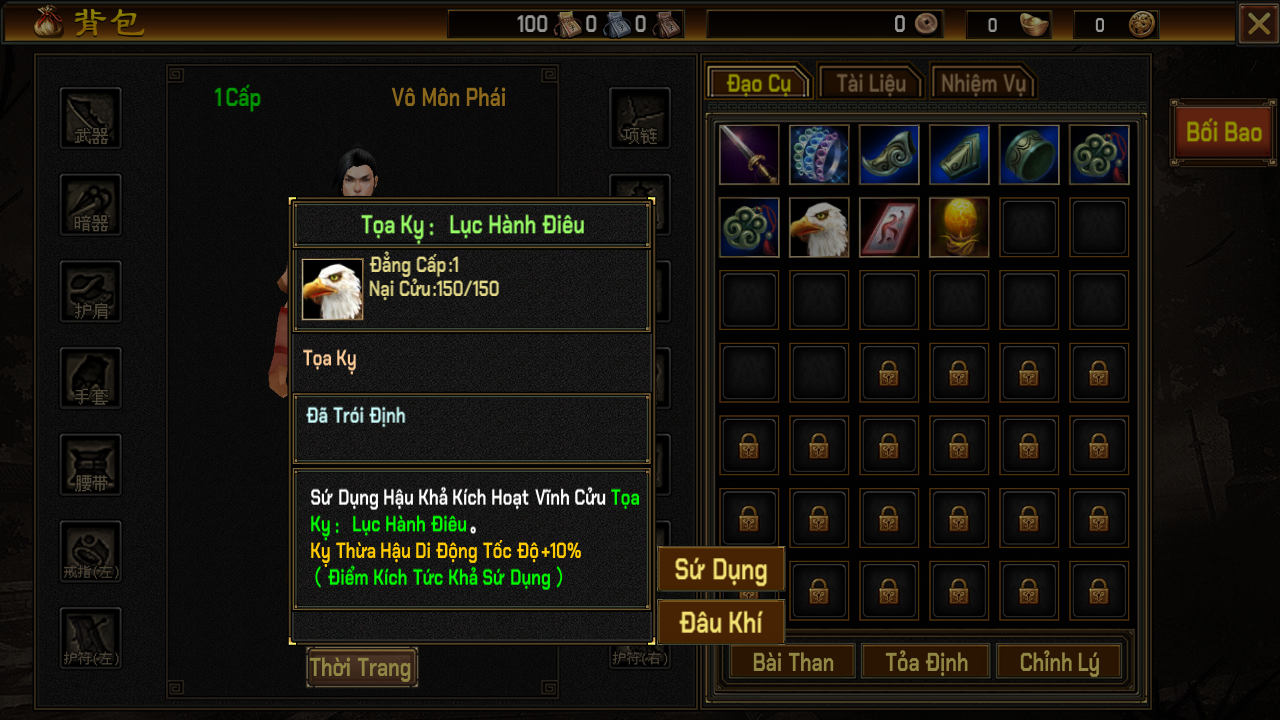Activate the Tỏa Định button

[926, 662]
